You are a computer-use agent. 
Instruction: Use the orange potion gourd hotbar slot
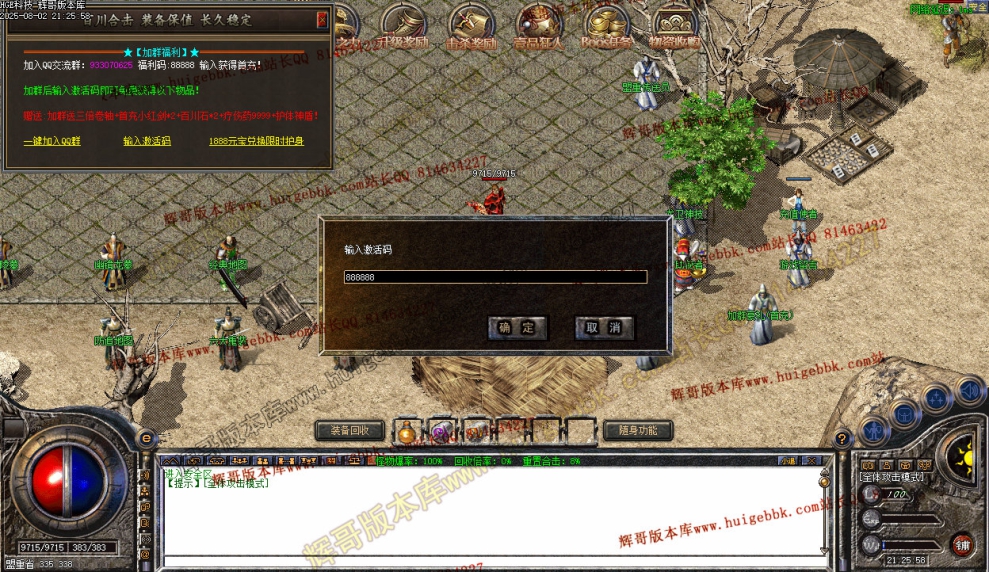[x=406, y=432]
